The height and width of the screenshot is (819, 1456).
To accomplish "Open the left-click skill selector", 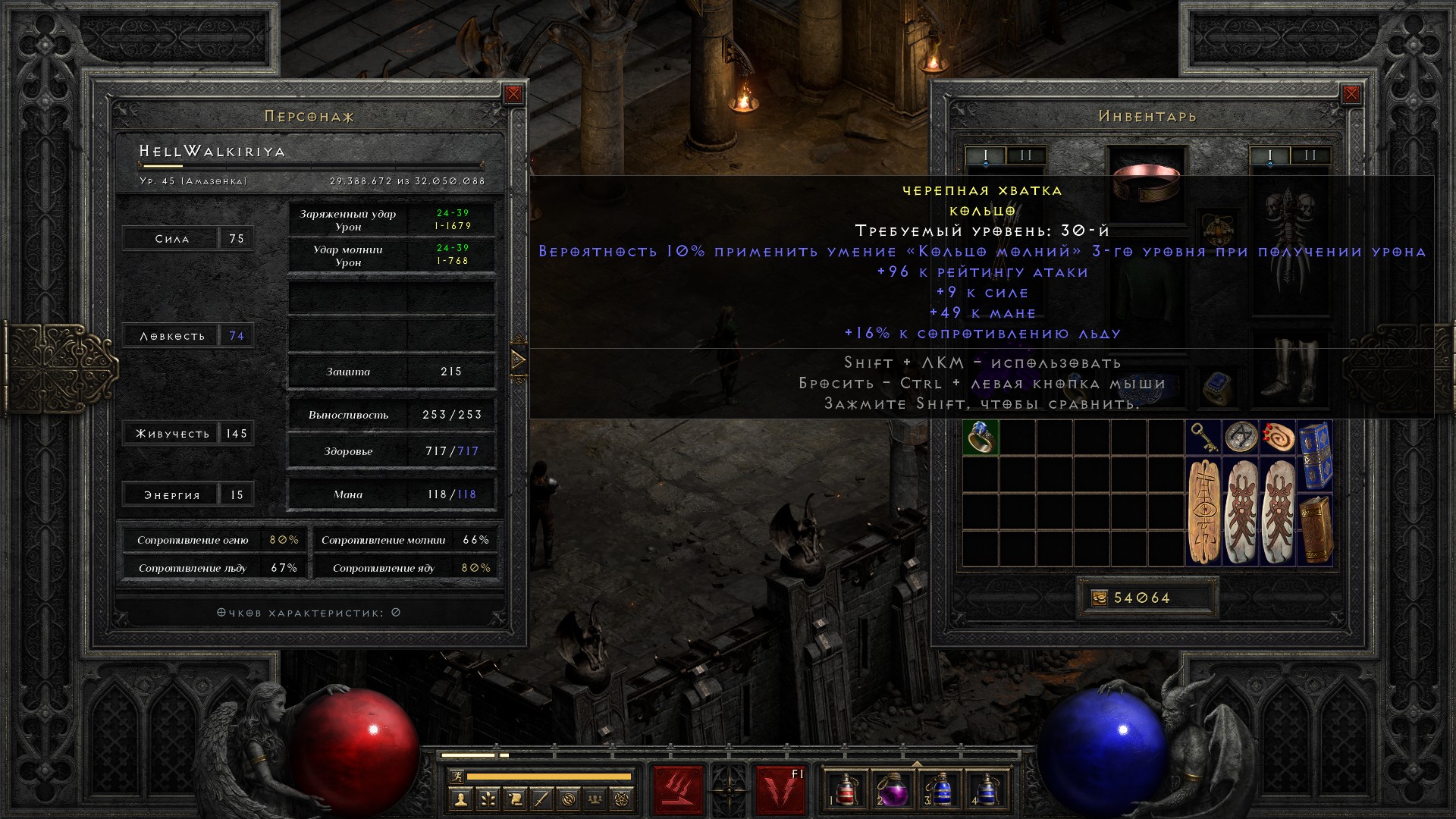I will tap(678, 790).
